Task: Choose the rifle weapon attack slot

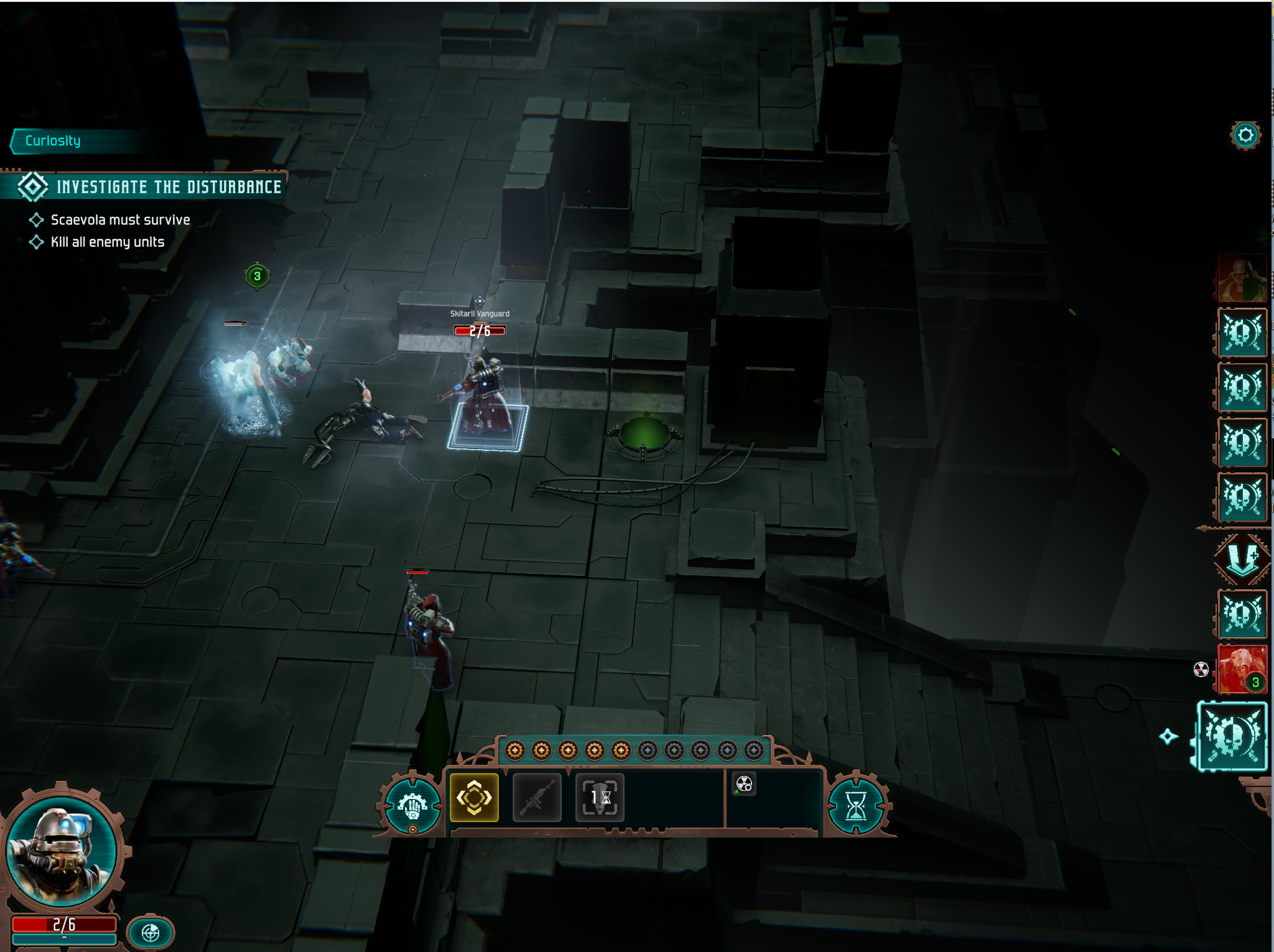Action: coord(537,798)
